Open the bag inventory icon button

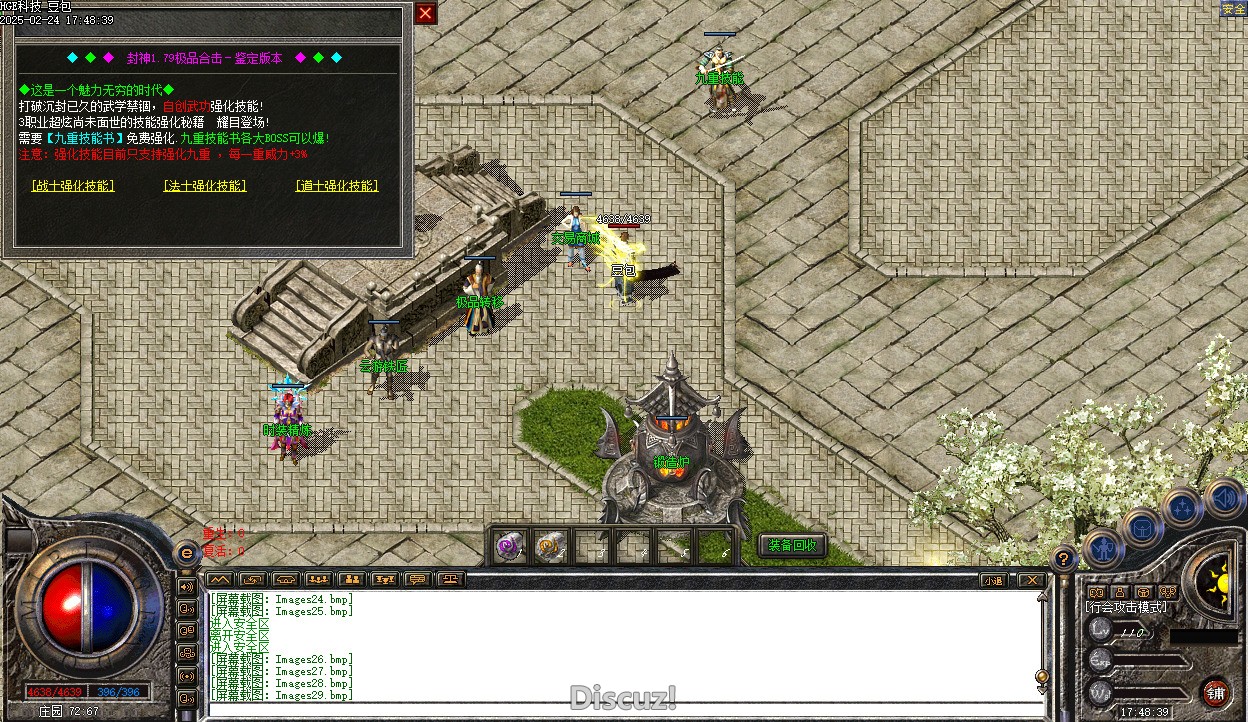1142,527
